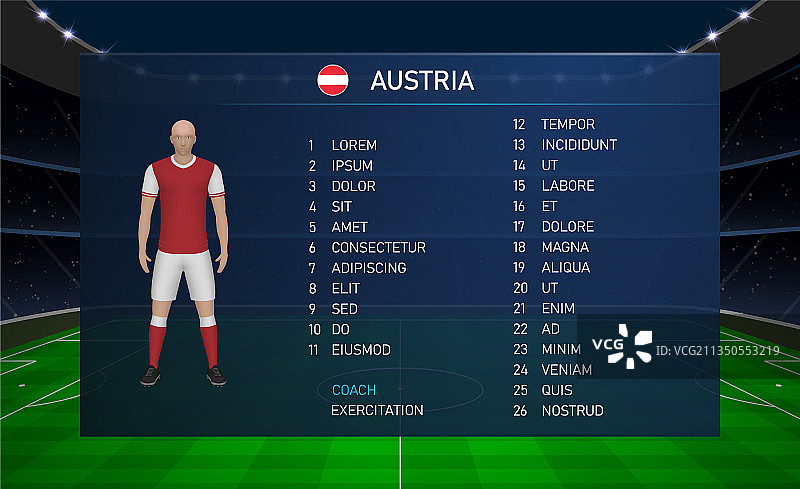Viewport: 800px width, 489px height.
Task: Select player 6 Consectetur
Action: (x=378, y=248)
